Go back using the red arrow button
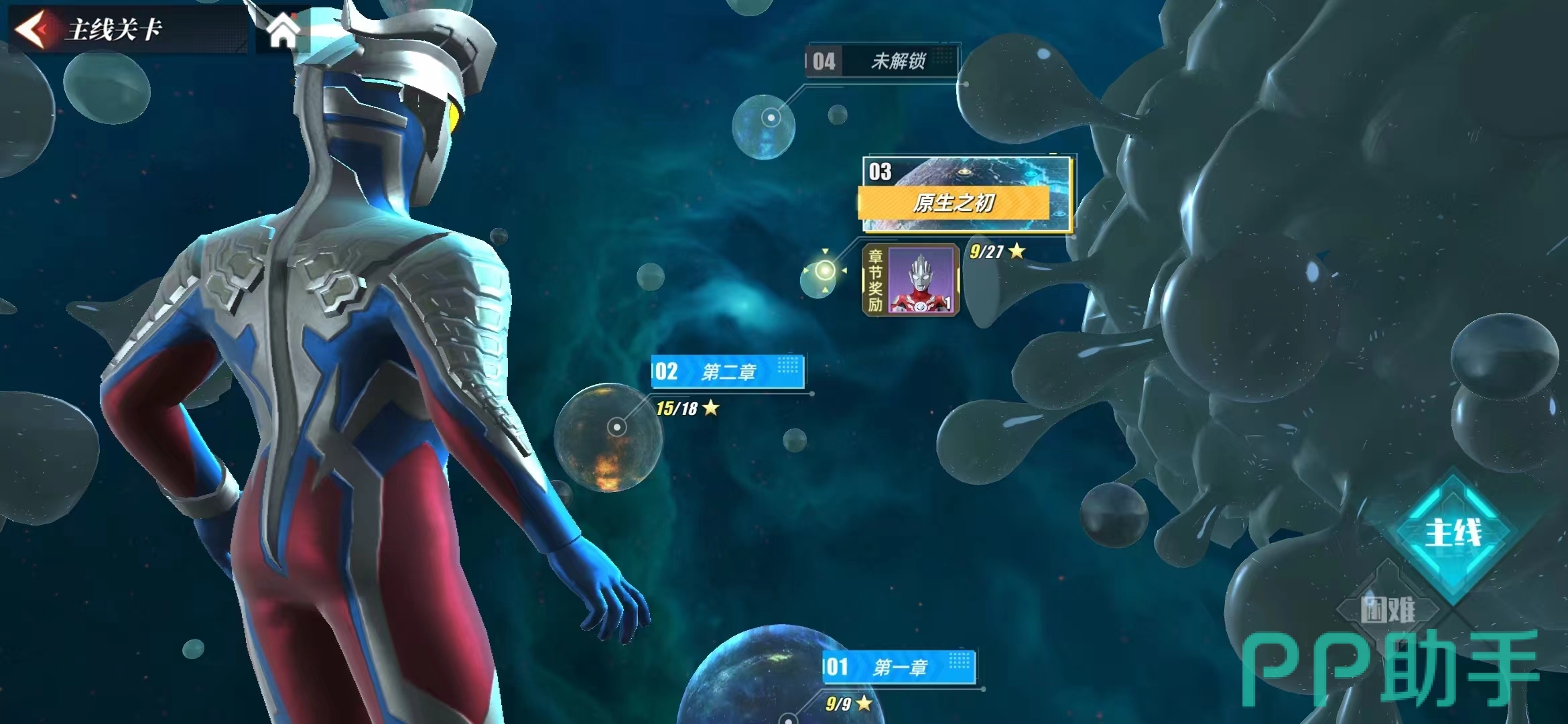 click(x=32, y=29)
